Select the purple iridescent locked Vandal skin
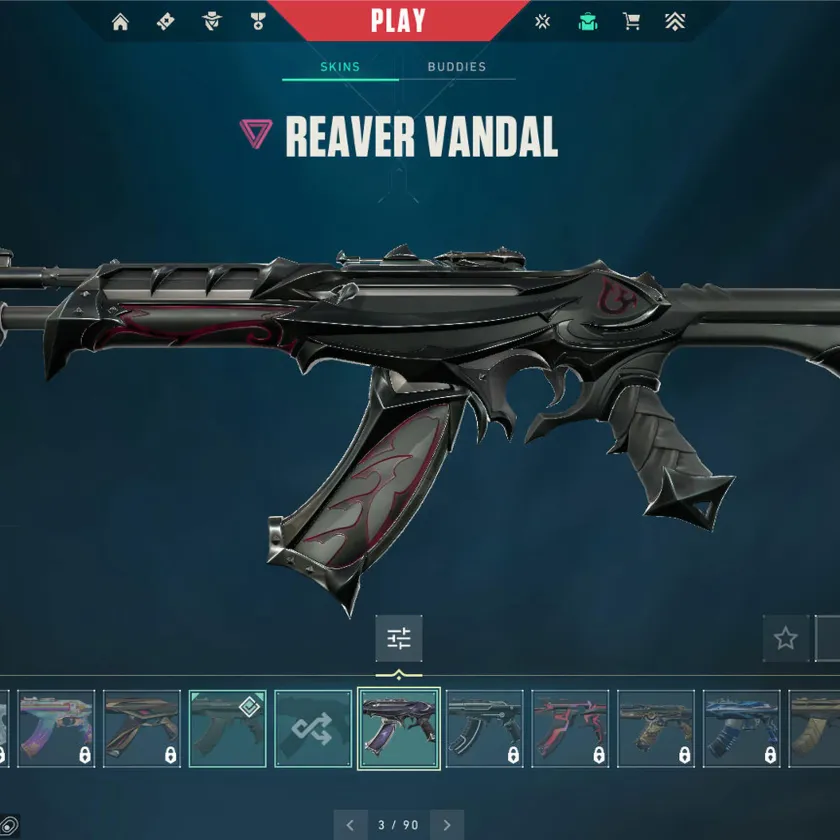Viewport: 840px width, 840px height. (56, 729)
